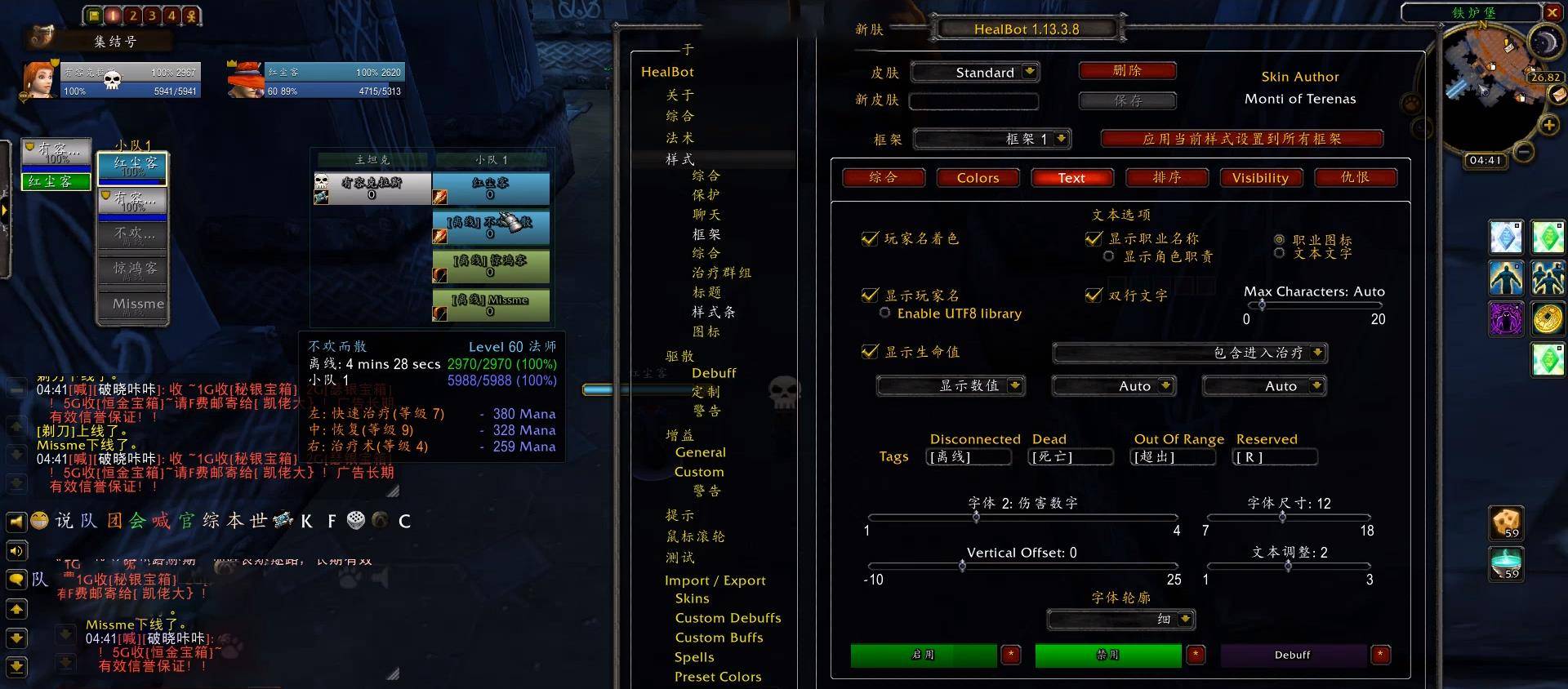Screen dimensions: 1568x689
Task: Enable the 'Enable UTF8 library' checkbox
Action: [885, 313]
